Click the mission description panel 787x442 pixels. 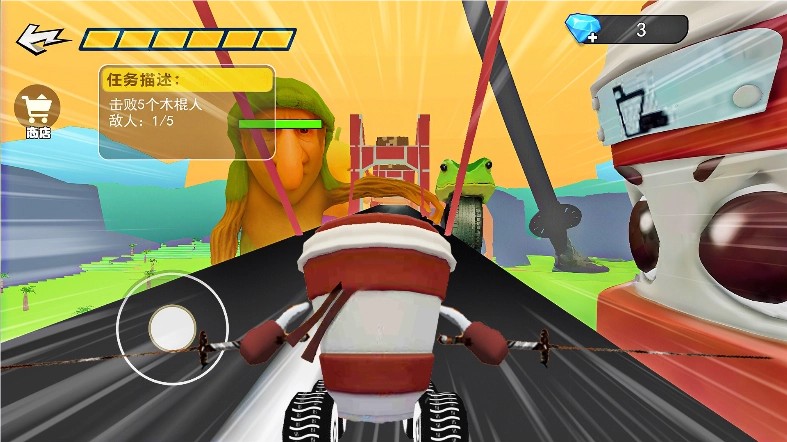coord(186,112)
